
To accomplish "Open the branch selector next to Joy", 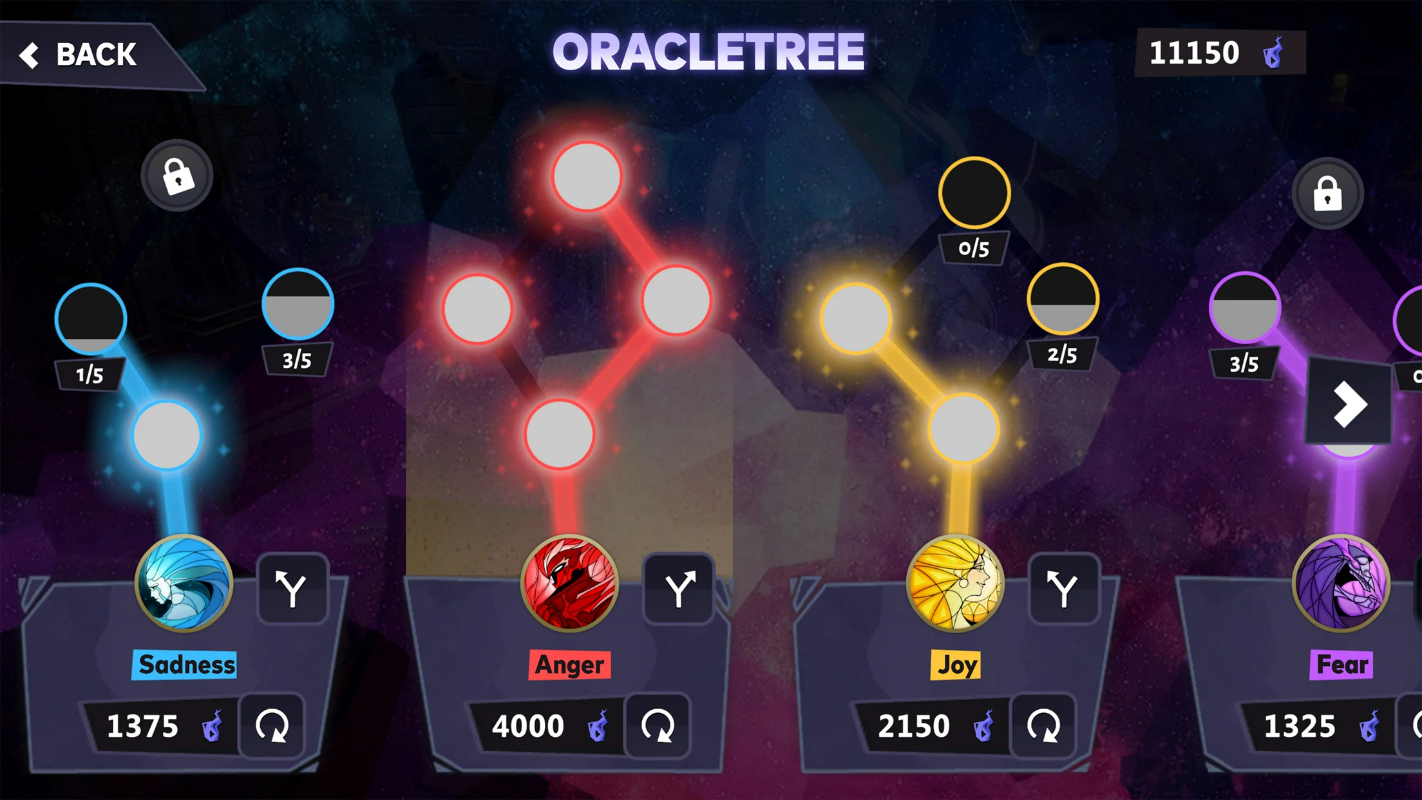I will coord(1064,590).
